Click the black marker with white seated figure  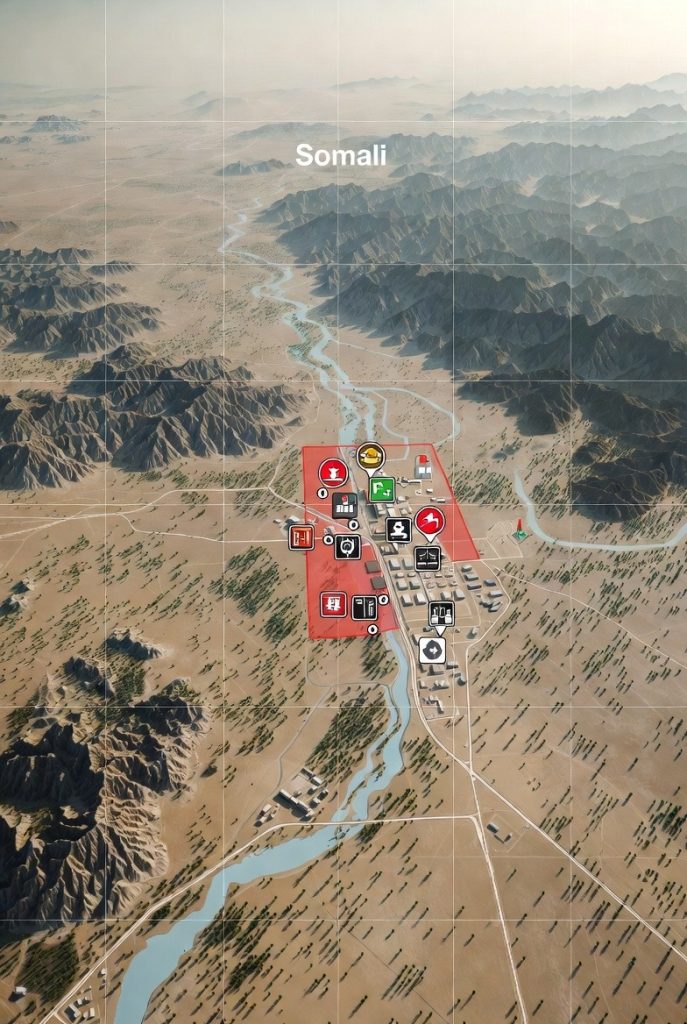[x=398, y=530]
